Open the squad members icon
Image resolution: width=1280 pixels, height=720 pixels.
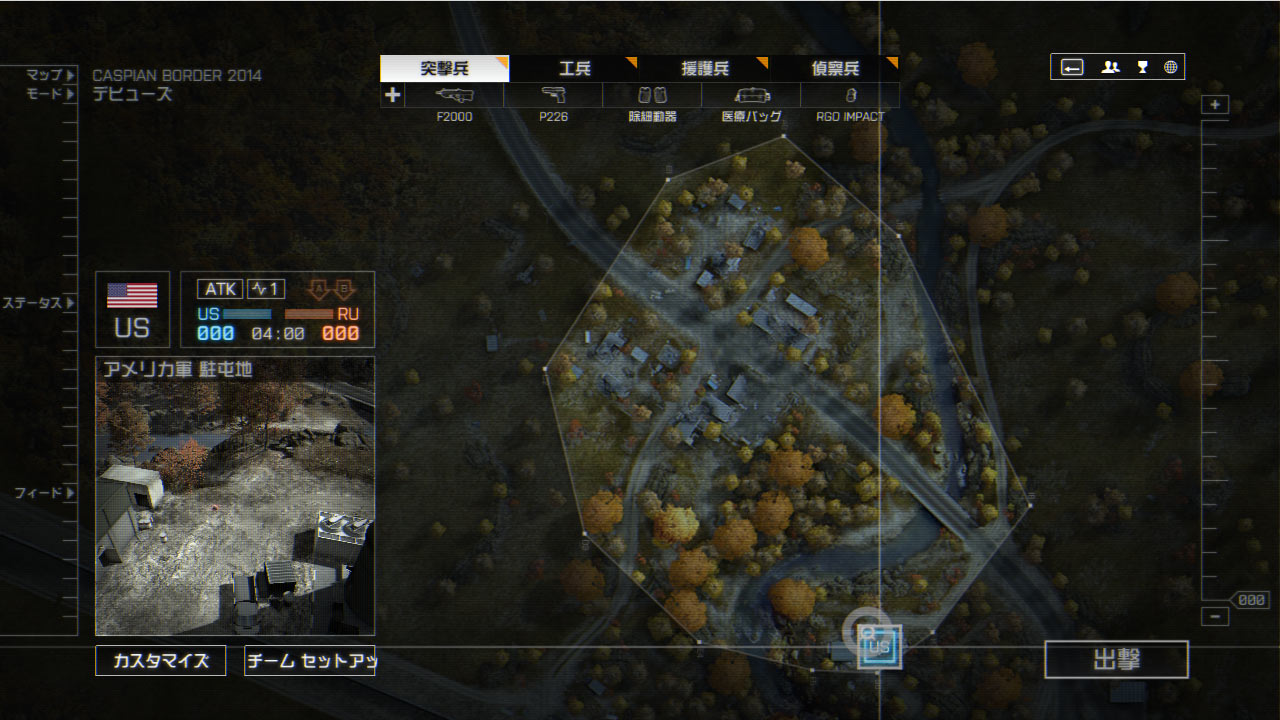1110,67
